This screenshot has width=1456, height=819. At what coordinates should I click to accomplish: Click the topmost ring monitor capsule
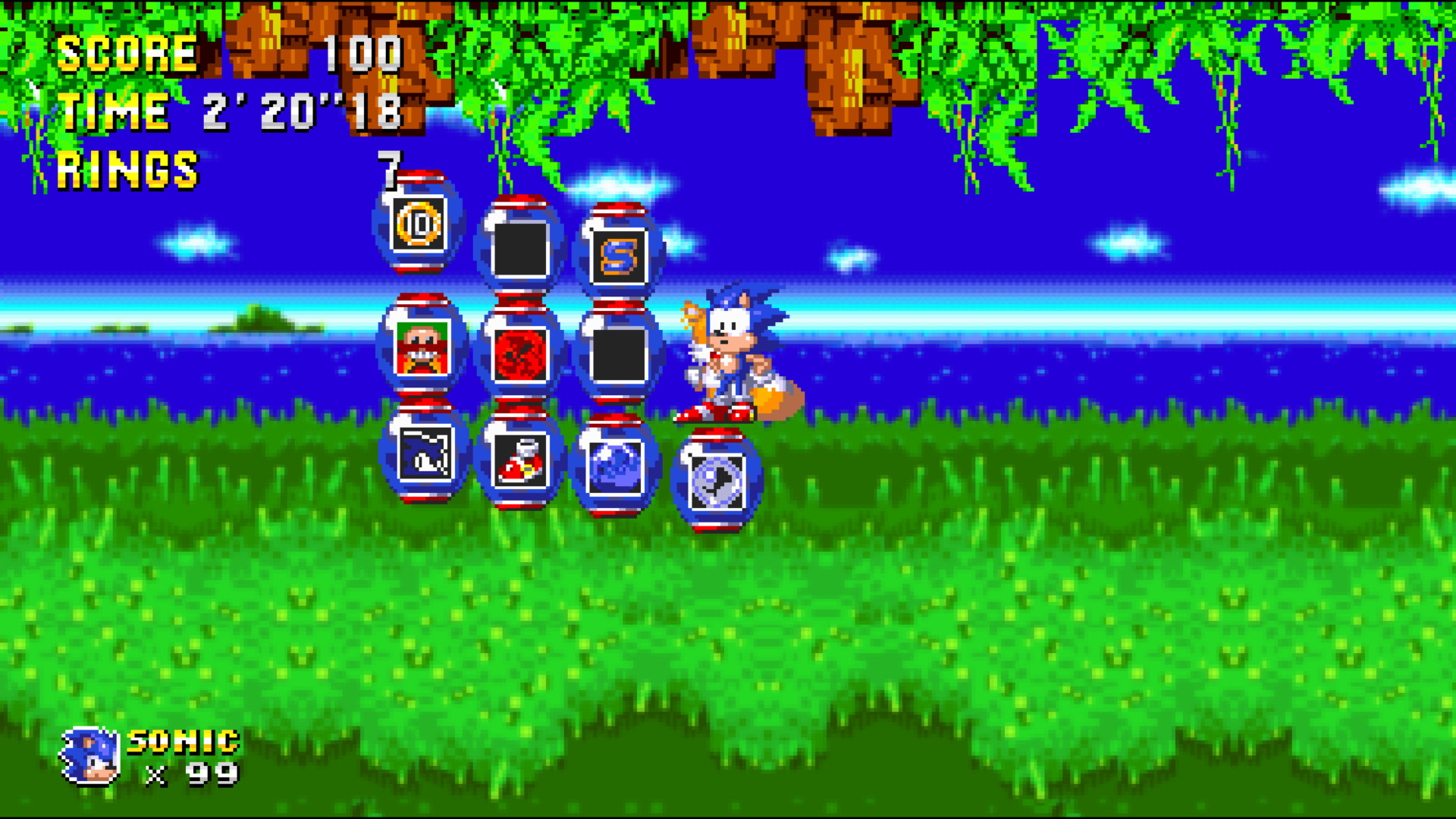[x=419, y=227]
